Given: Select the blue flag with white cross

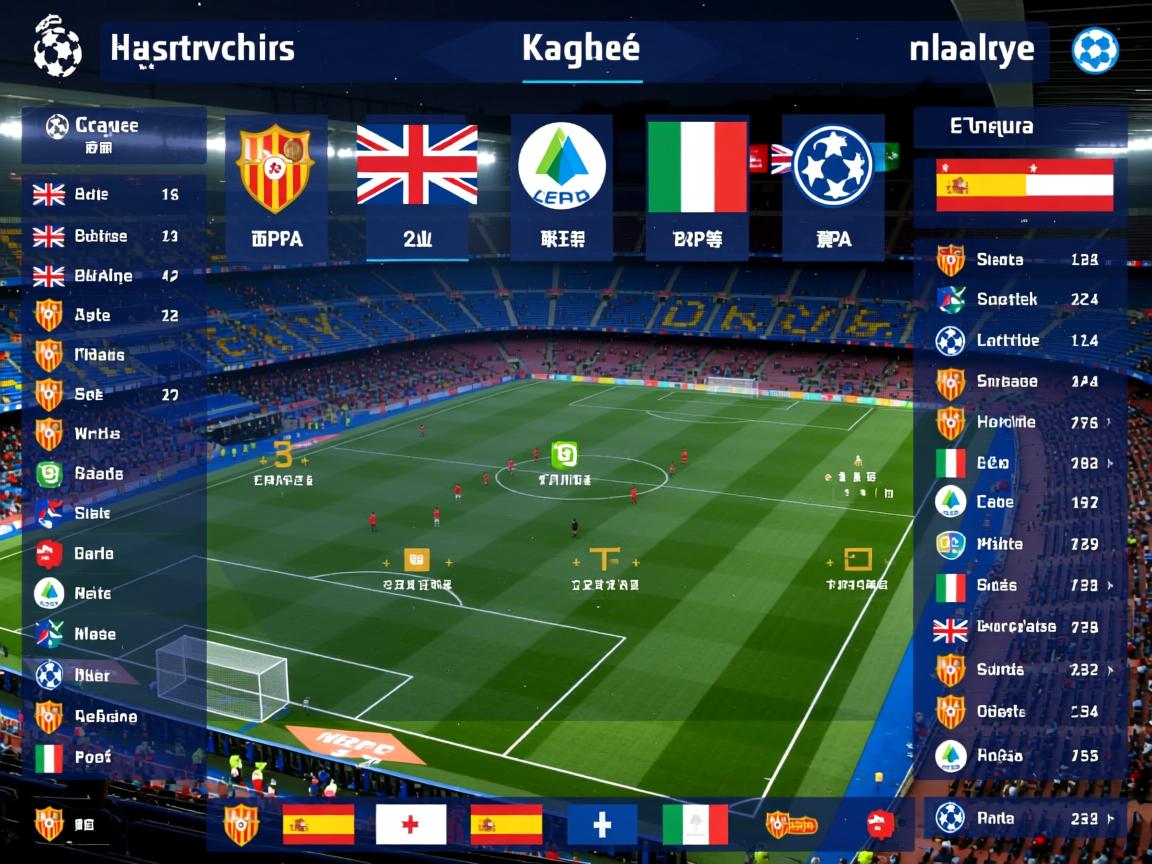Looking at the screenshot, I should [x=602, y=825].
